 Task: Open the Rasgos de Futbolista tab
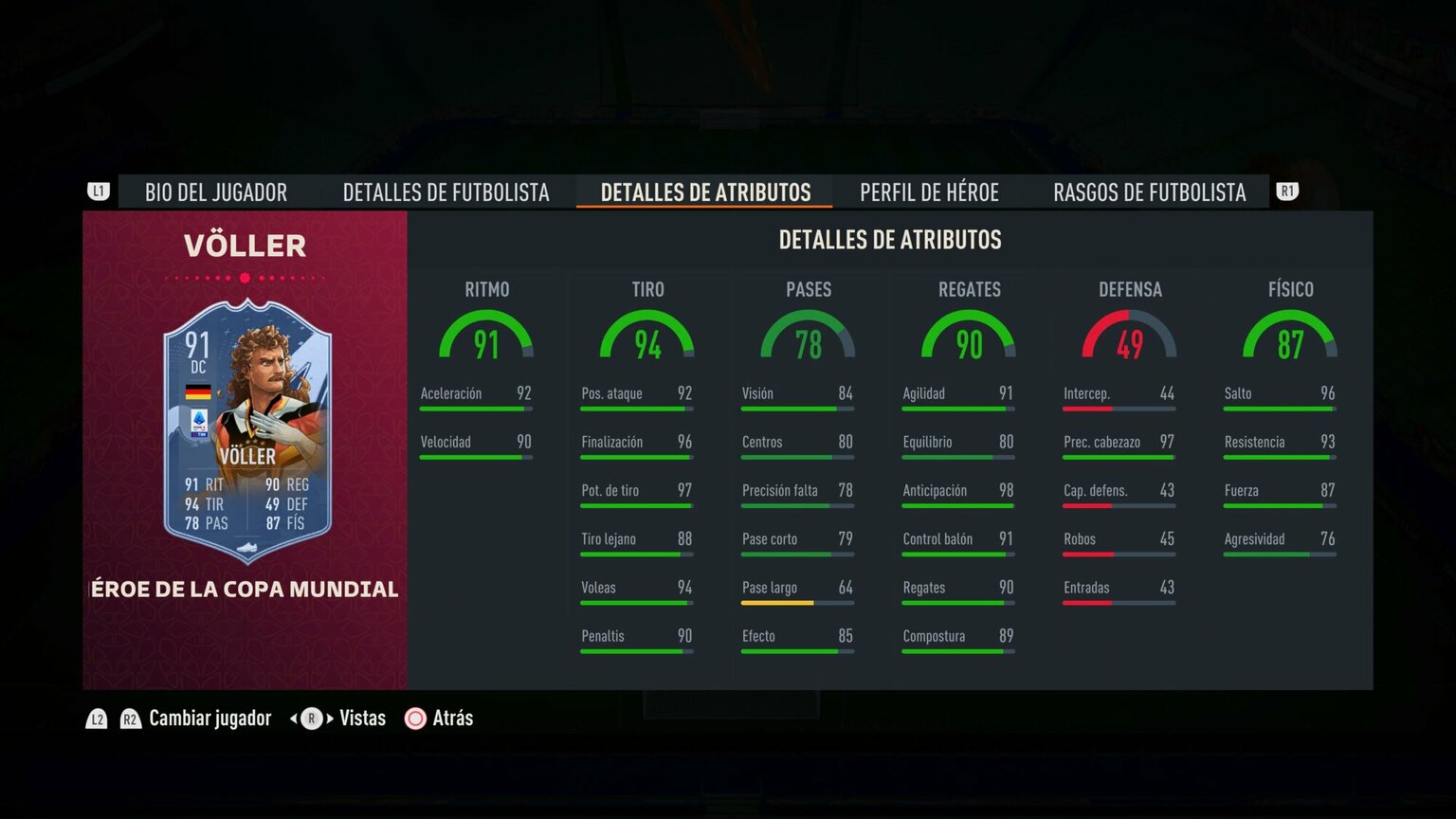coord(1150,191)
